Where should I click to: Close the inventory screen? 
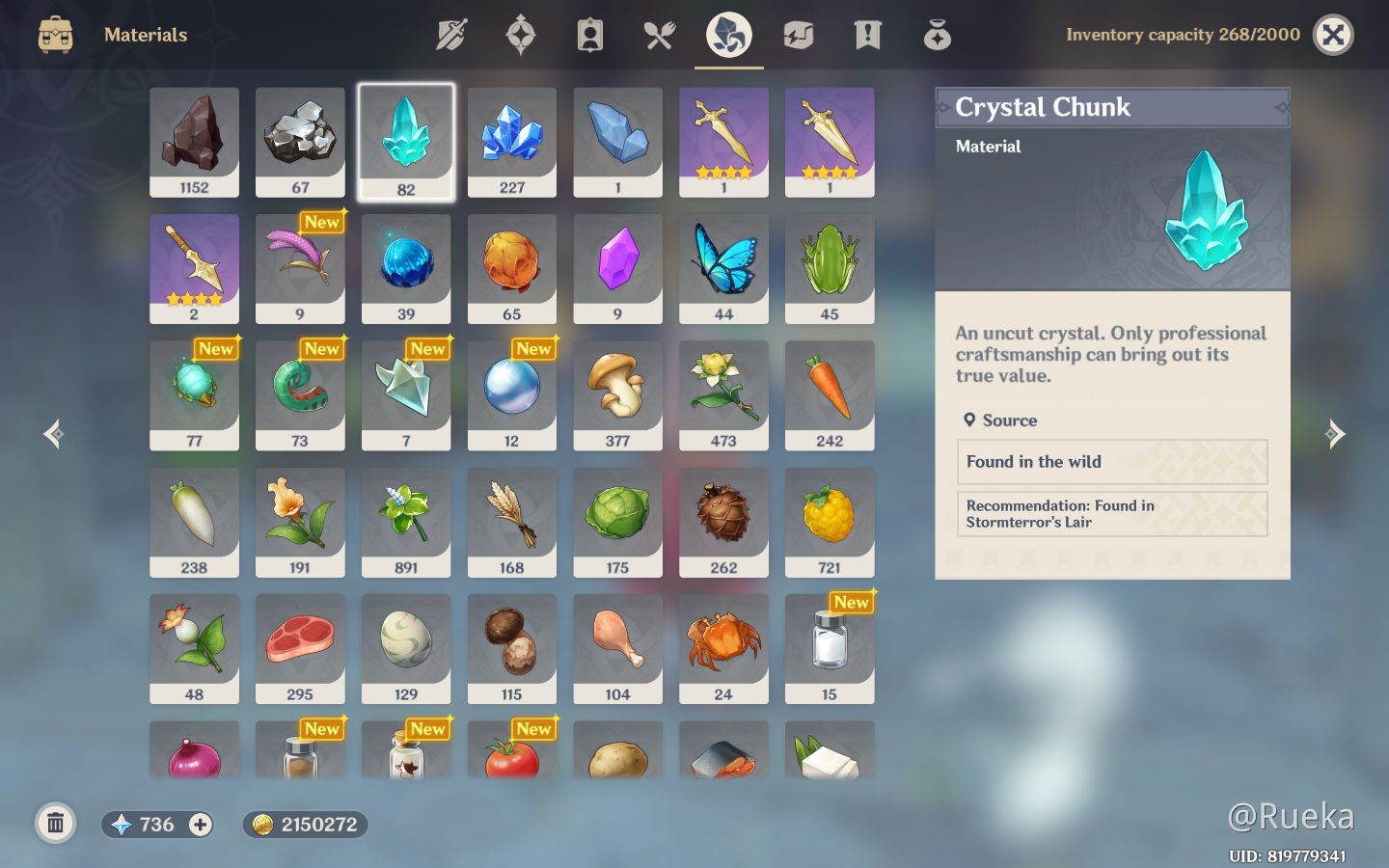click(x=1333, y=35)
